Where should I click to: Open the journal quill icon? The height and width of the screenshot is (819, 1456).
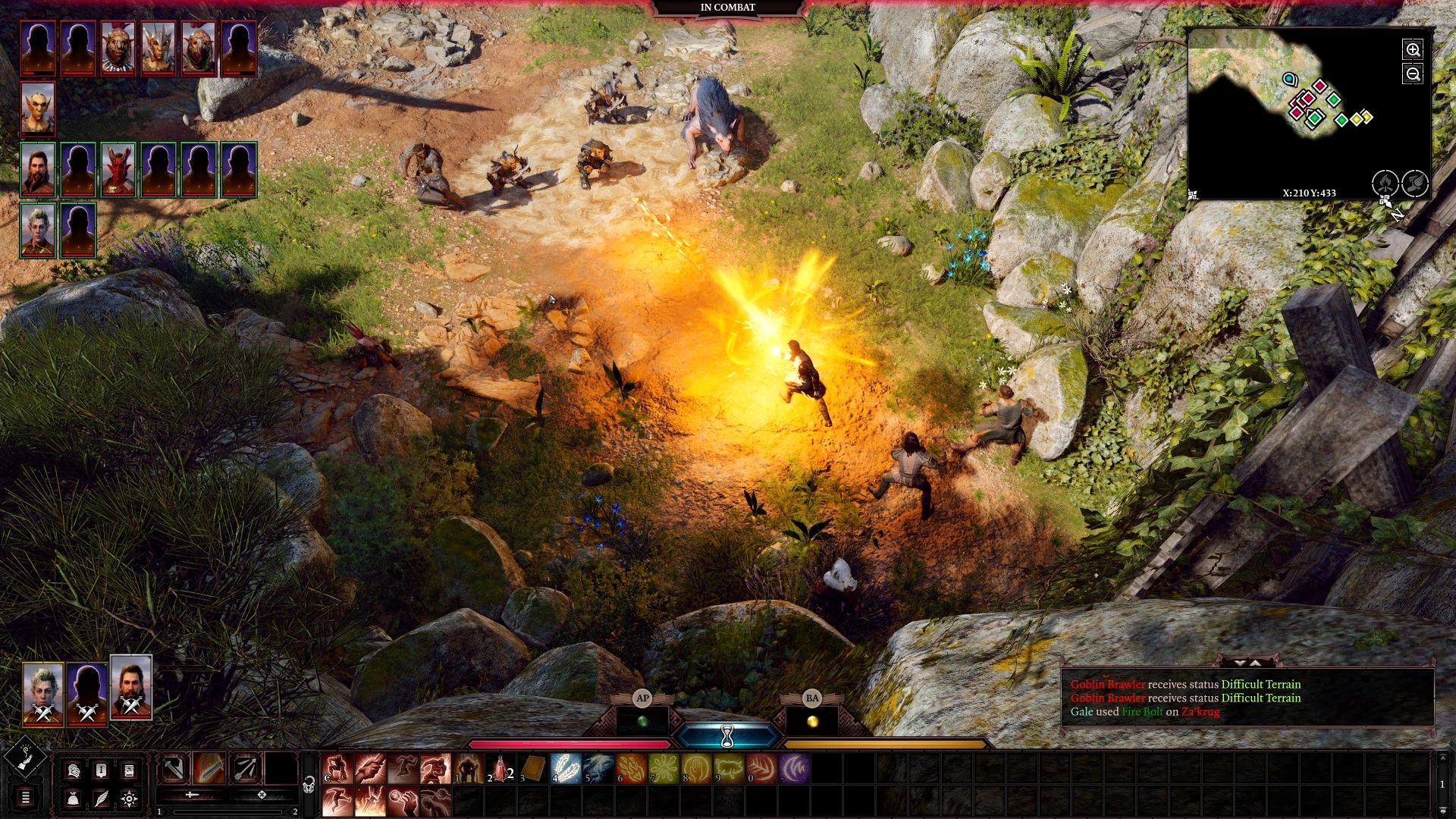100,799
